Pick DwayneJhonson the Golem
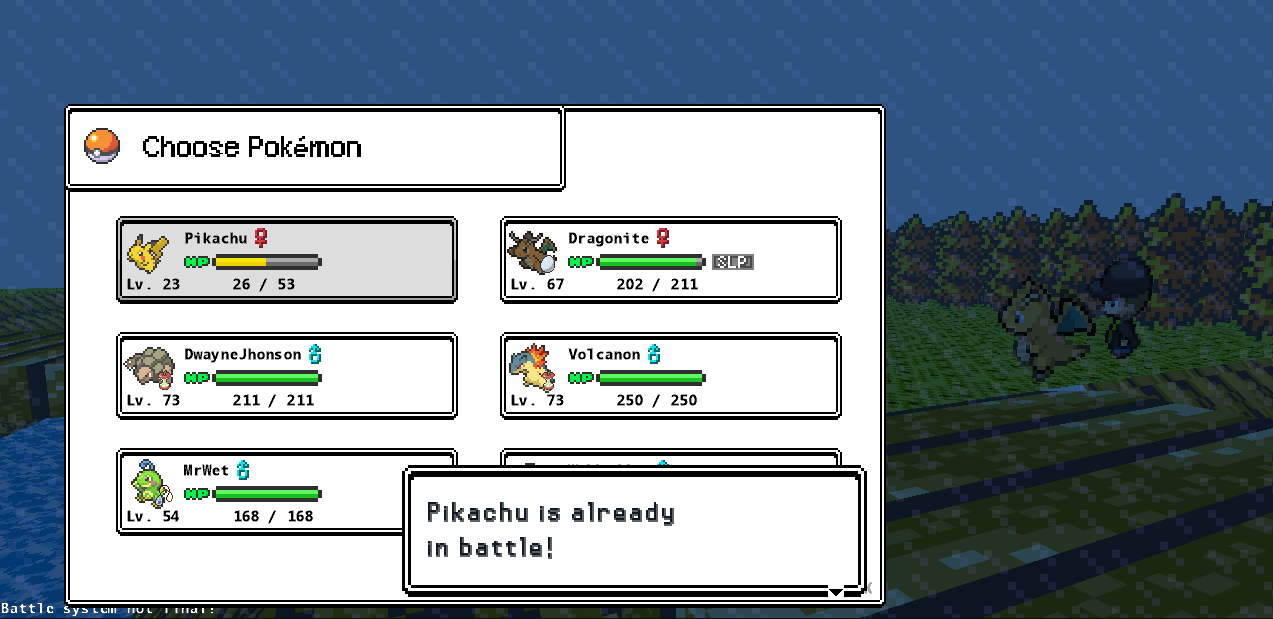The width and height of the screenshot is (1273, 619). 287,376
